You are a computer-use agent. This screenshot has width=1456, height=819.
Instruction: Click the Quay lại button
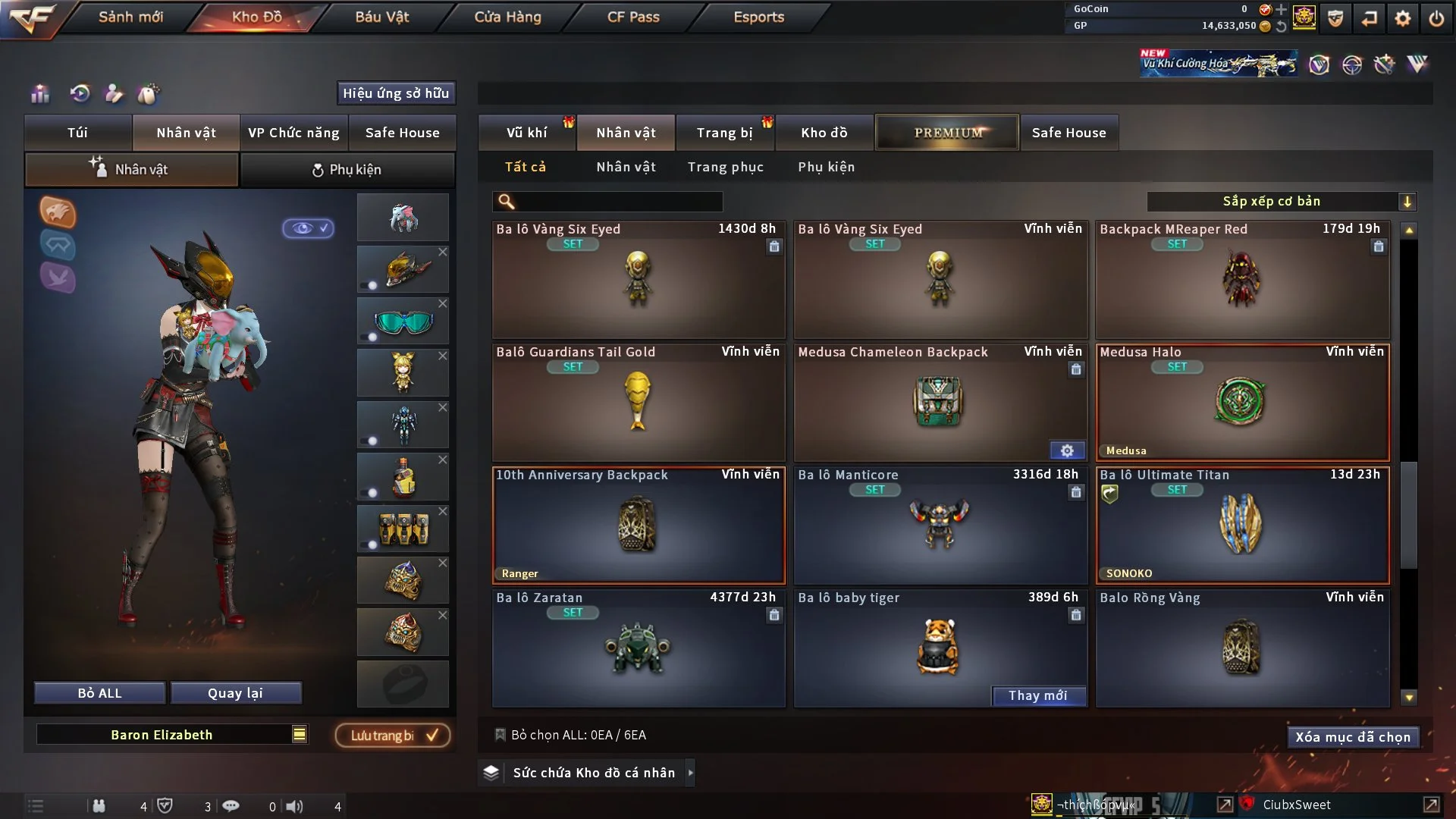tap(235, 693)
